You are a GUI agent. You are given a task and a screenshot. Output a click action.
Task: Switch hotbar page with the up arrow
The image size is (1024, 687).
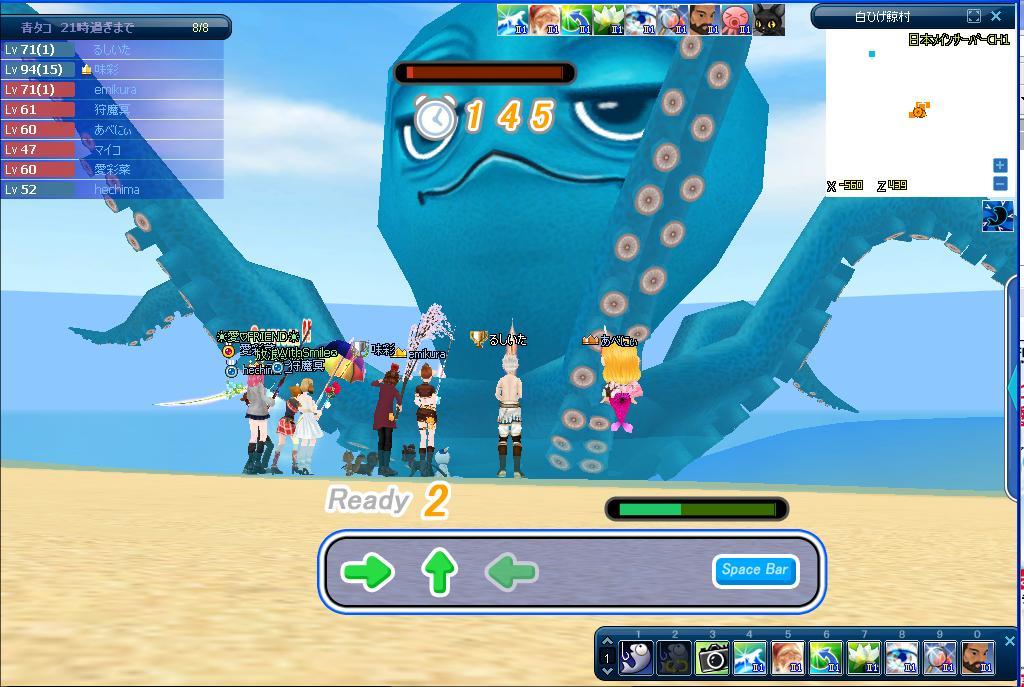(x=606, y=643)
